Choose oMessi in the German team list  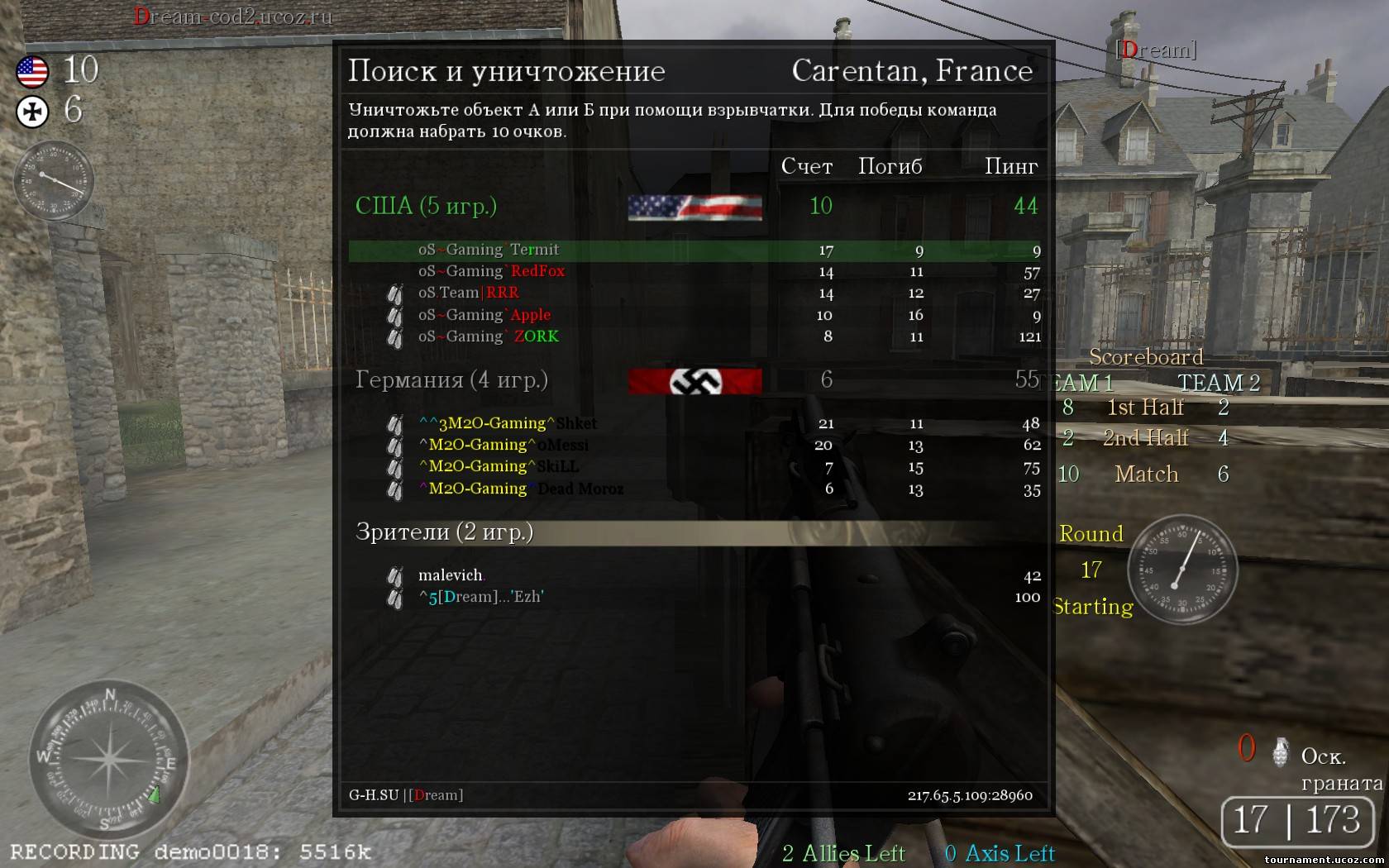(563, 445)
